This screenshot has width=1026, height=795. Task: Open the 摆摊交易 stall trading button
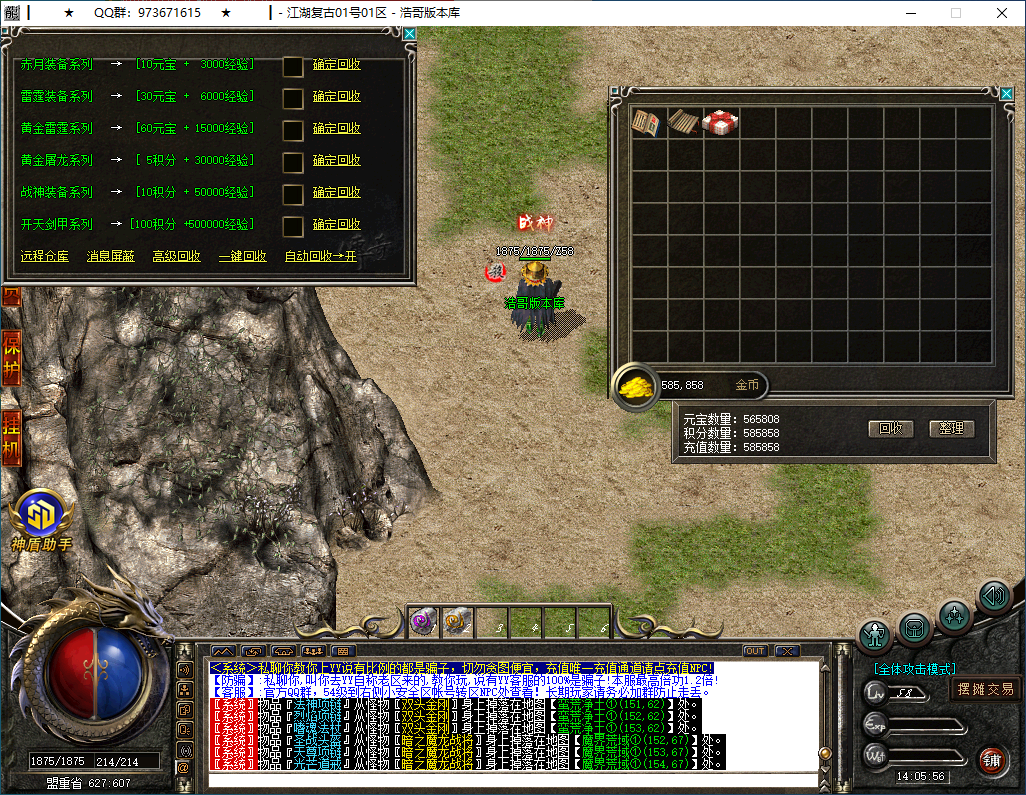tap(985, 688)
